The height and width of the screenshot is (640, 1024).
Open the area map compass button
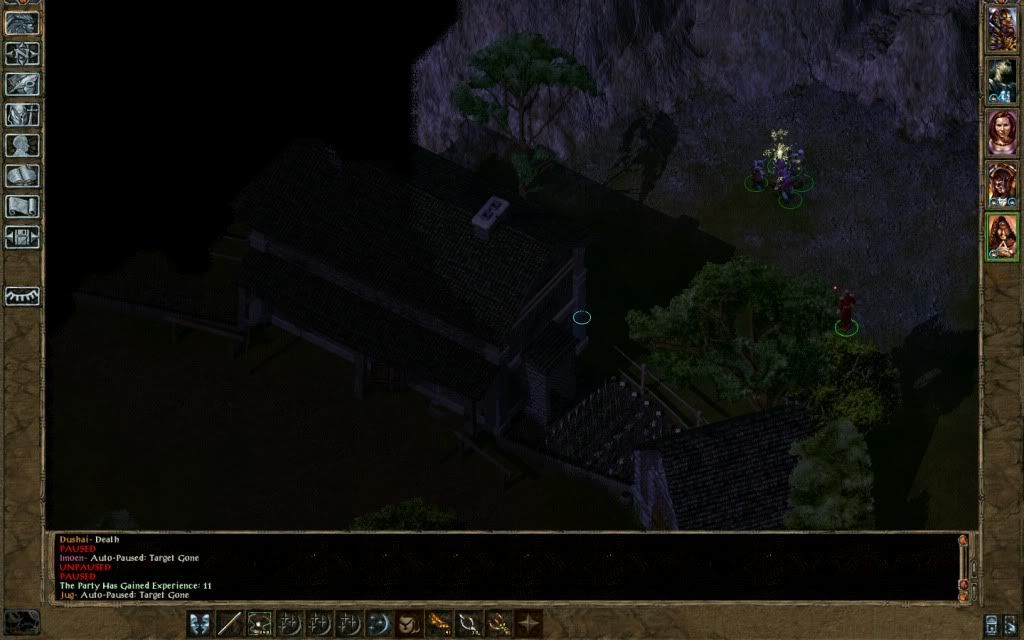click(x=22, y=54)
